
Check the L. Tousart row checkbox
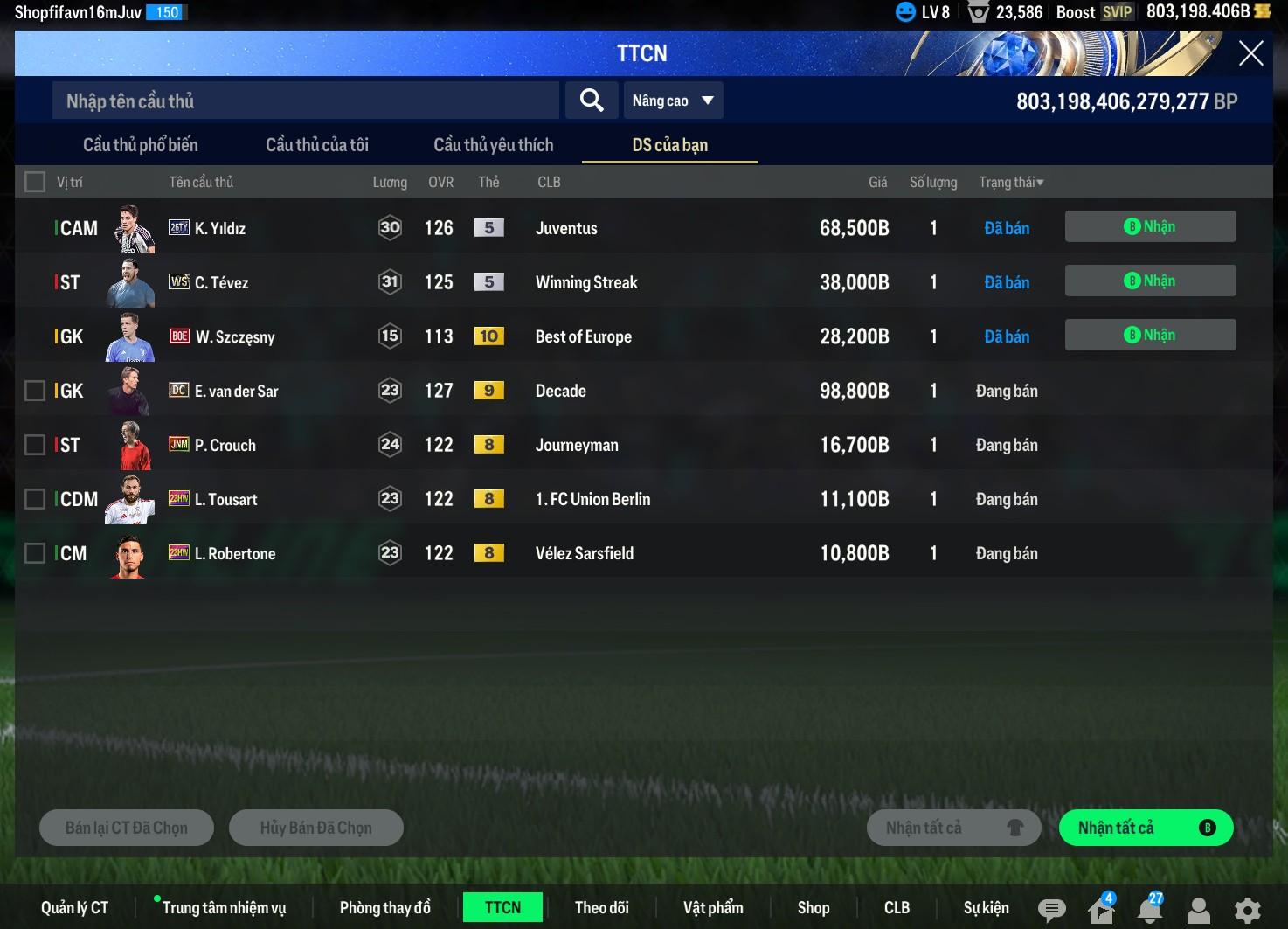click(35, 499)
